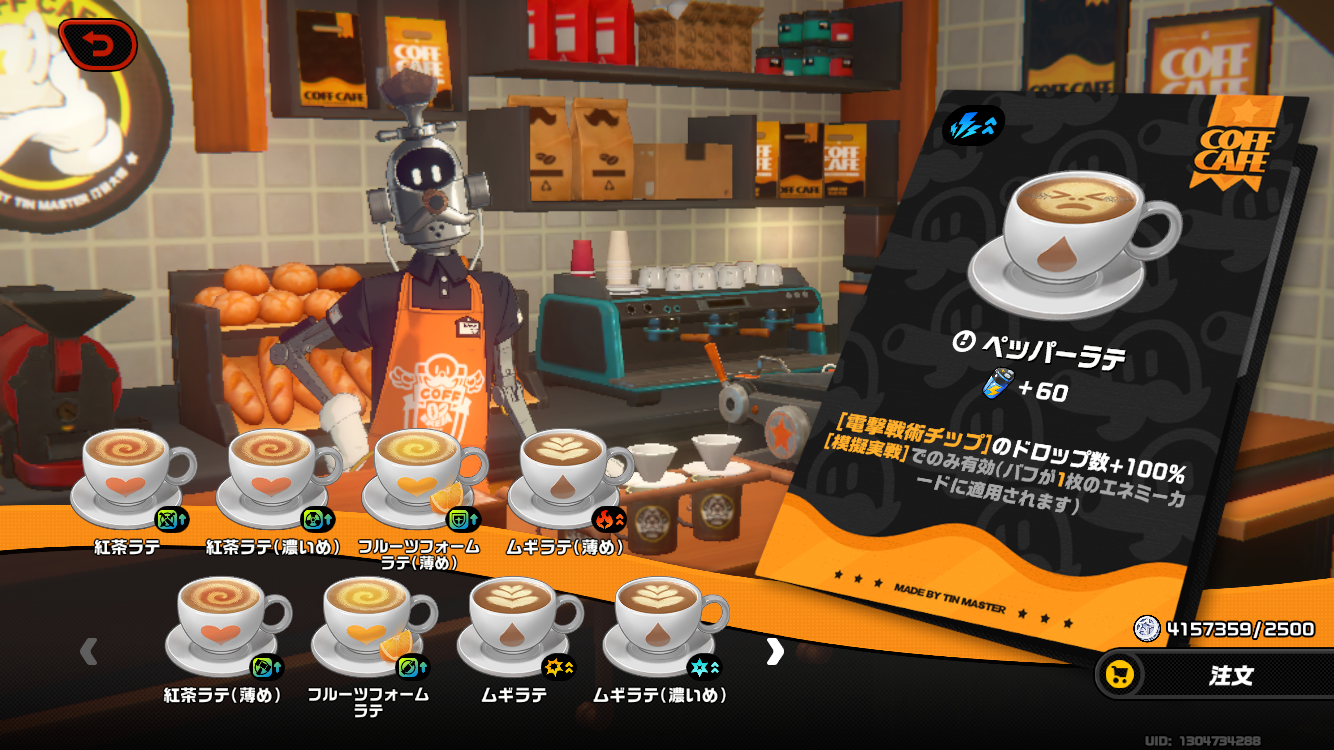Click the red back arrow button

click(x=97, y=42)
